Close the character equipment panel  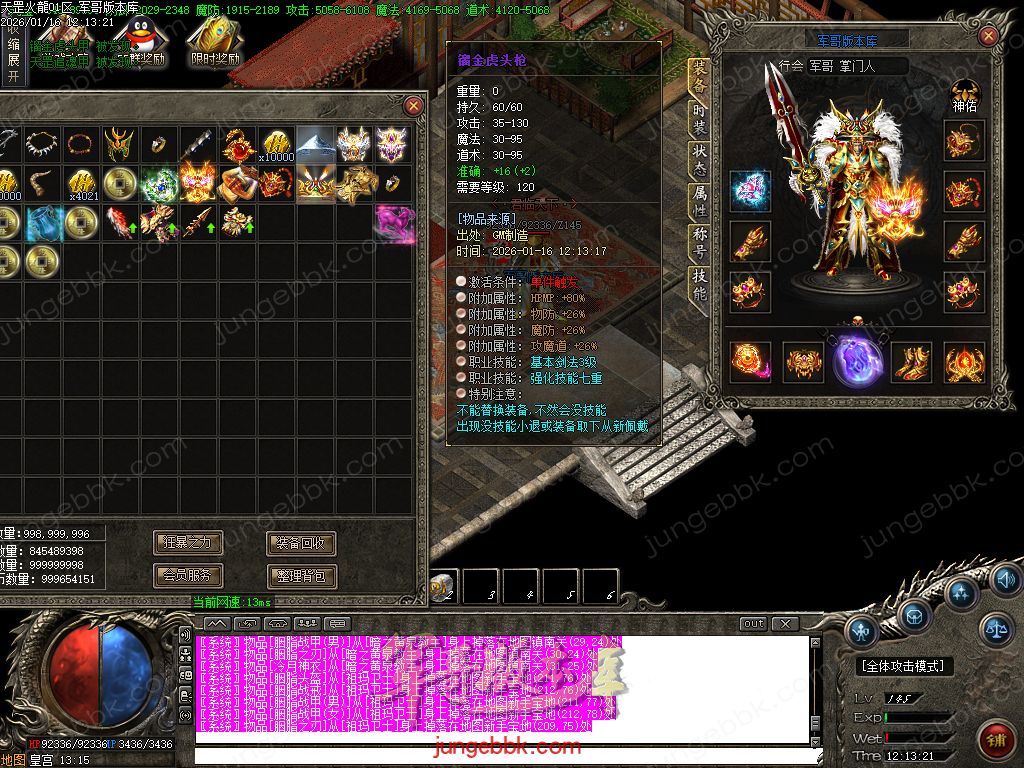[x=988, y=37]
